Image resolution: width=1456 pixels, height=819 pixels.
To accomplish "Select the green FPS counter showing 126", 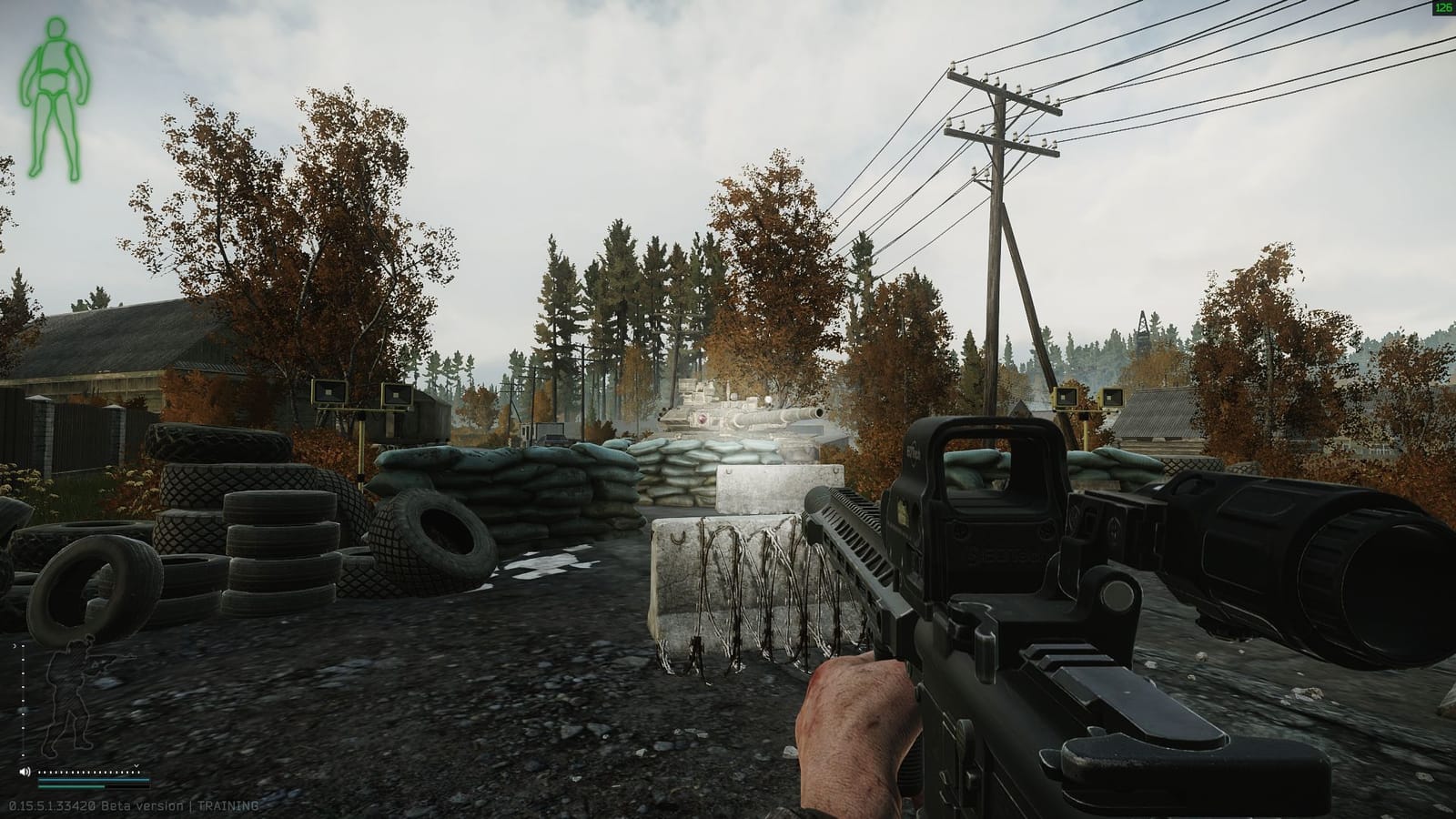I will pos(1443,7).
